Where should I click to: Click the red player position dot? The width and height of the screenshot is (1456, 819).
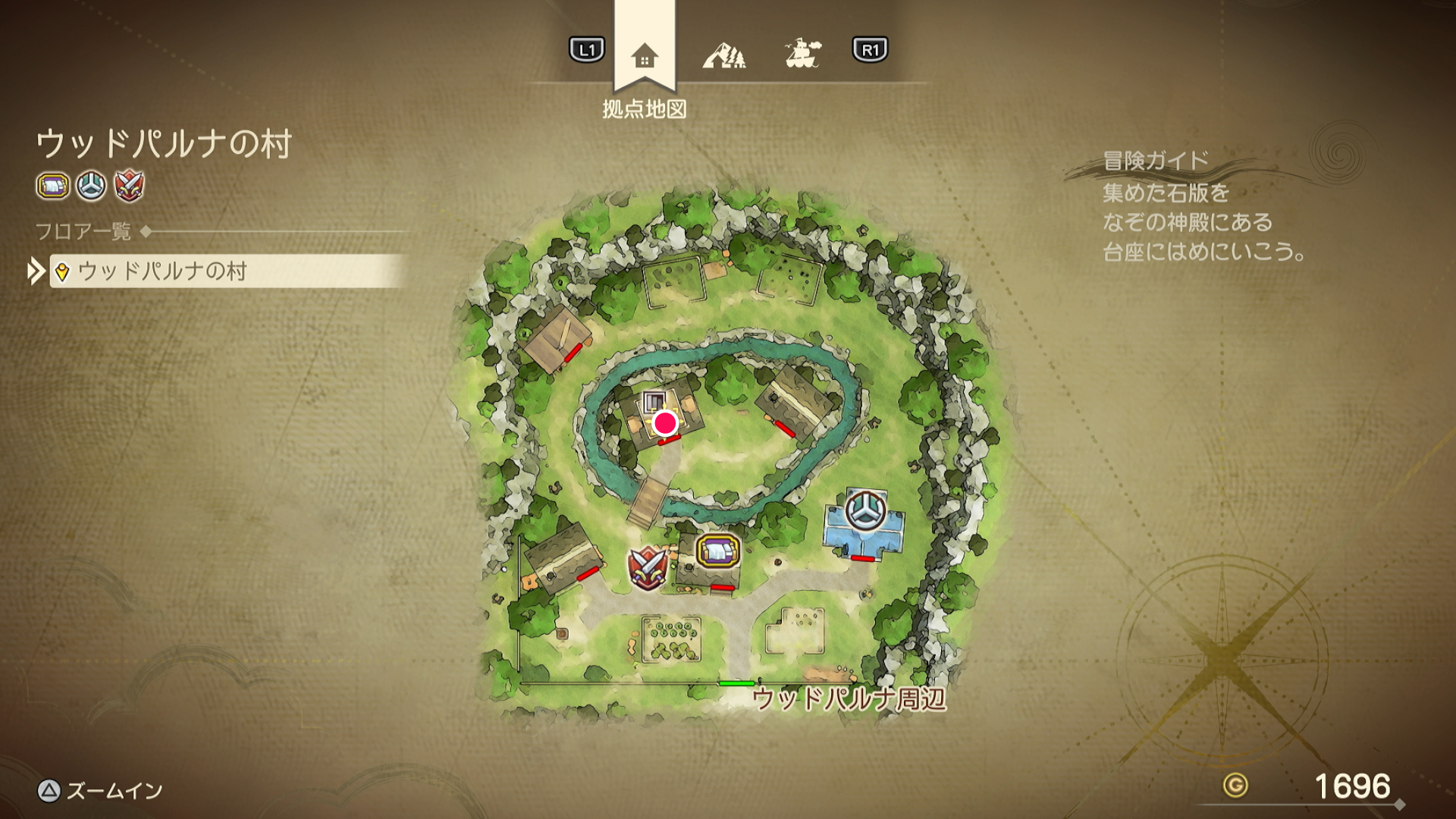click(x=665, y=423)
